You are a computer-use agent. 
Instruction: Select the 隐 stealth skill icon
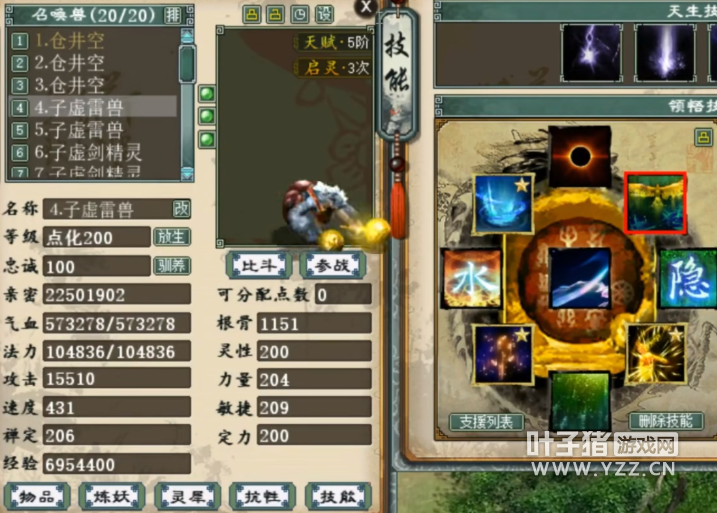pyautogui.click(x=687, y=276)
